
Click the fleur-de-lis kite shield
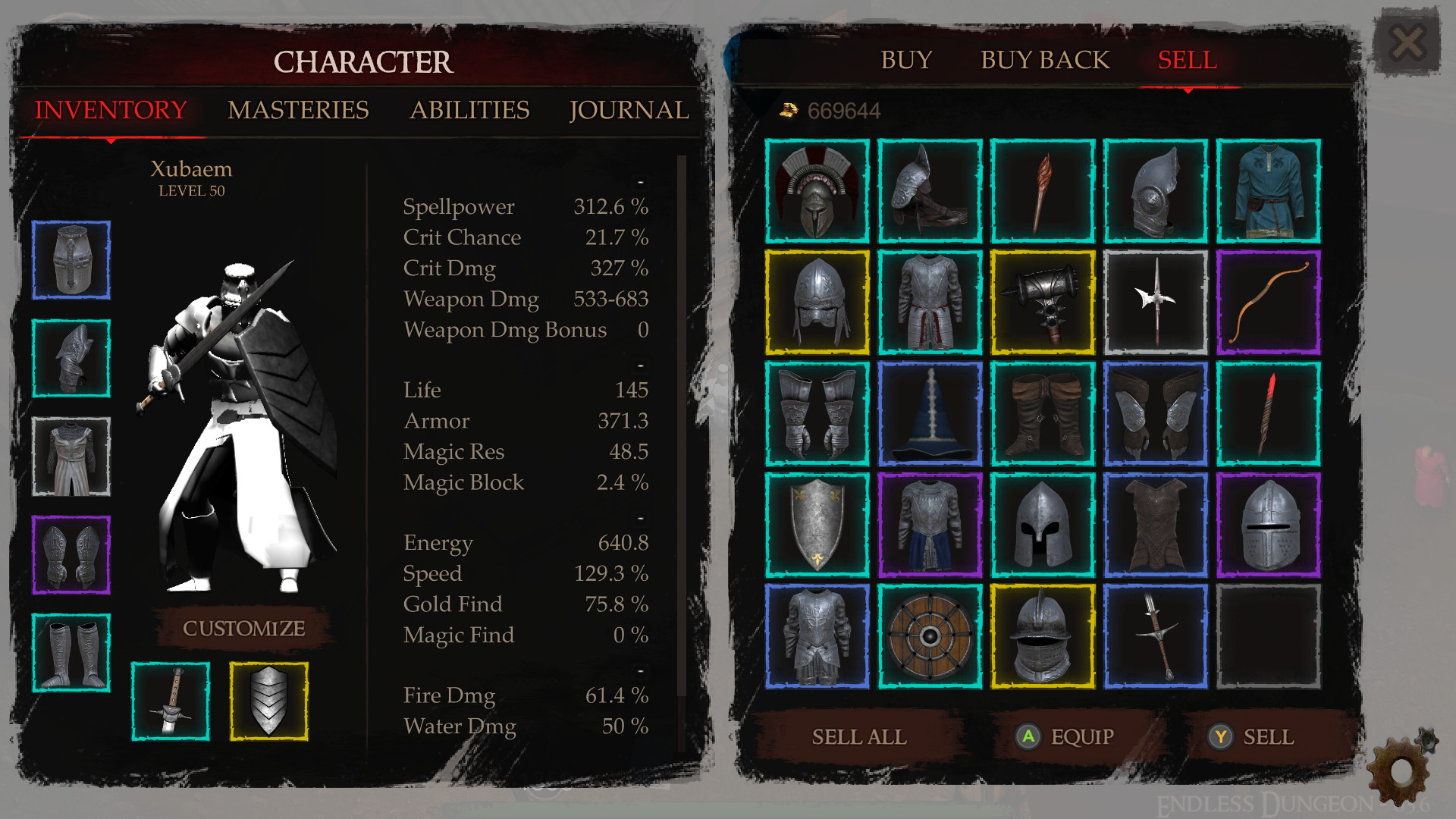817,524
